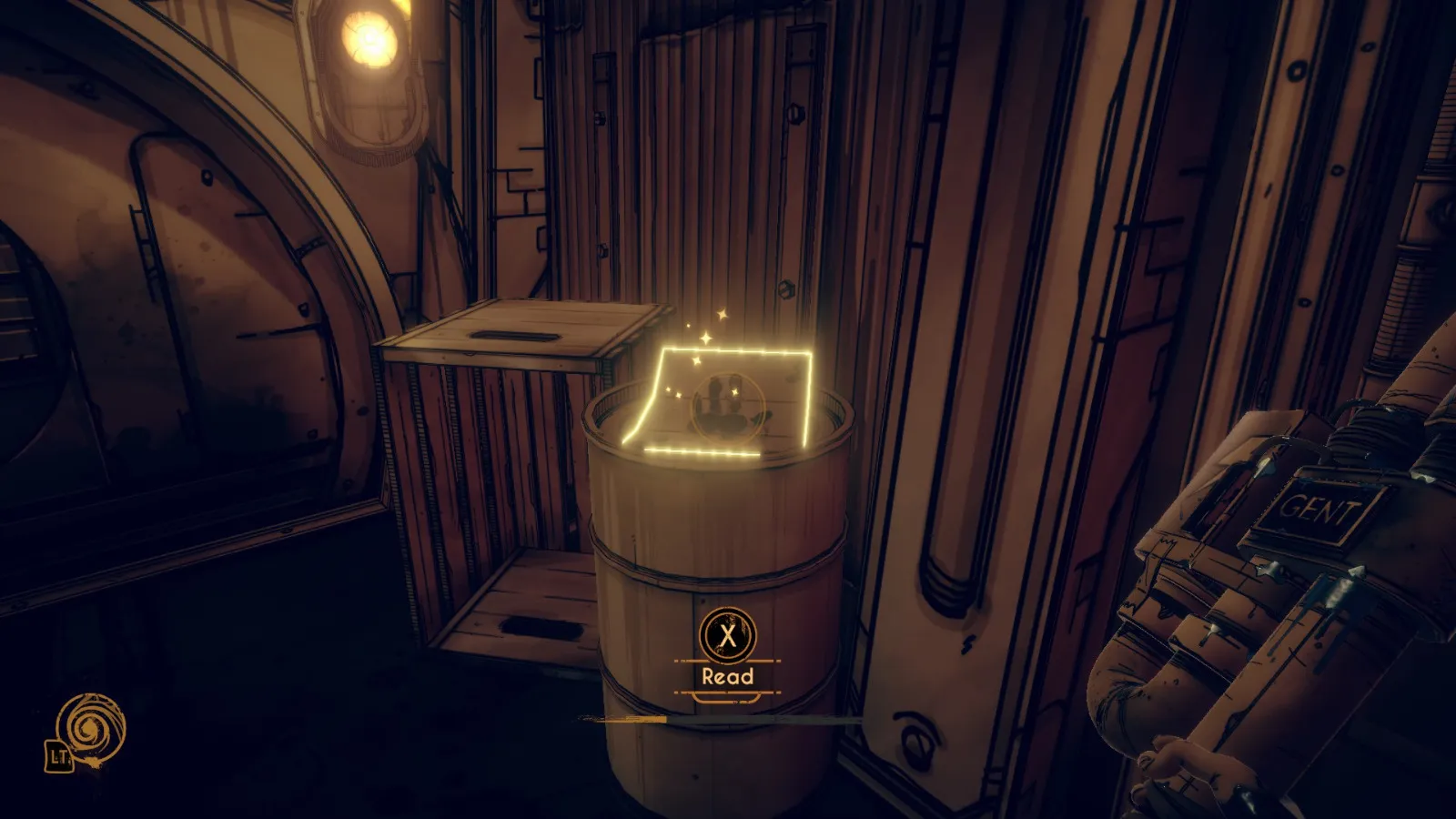Screen dimensions: 1456x819
Task: Activate the spiral swirl ability icon
Action: (x=90, y=729)
